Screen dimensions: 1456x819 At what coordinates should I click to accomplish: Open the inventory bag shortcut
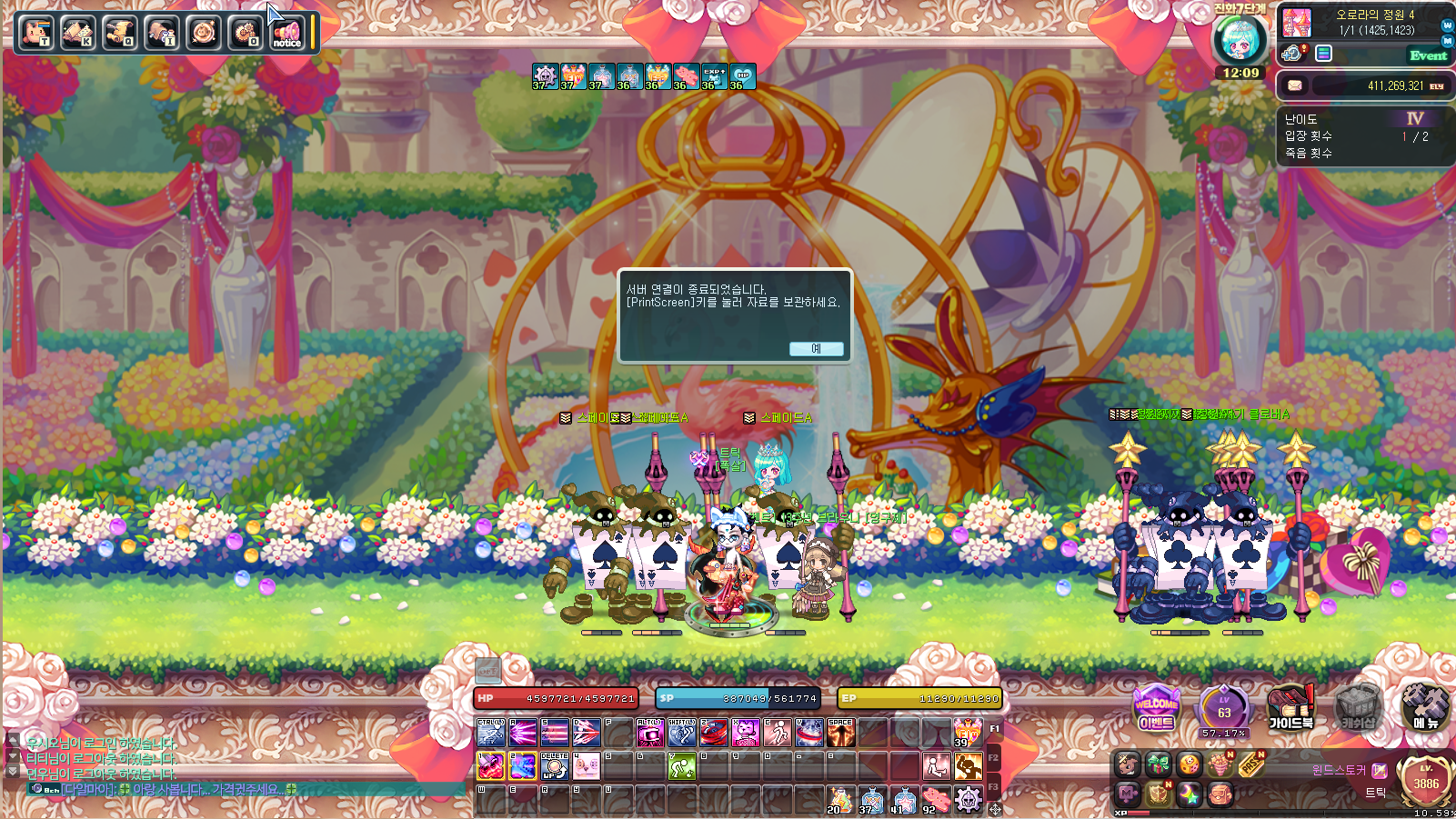(161, 33)
